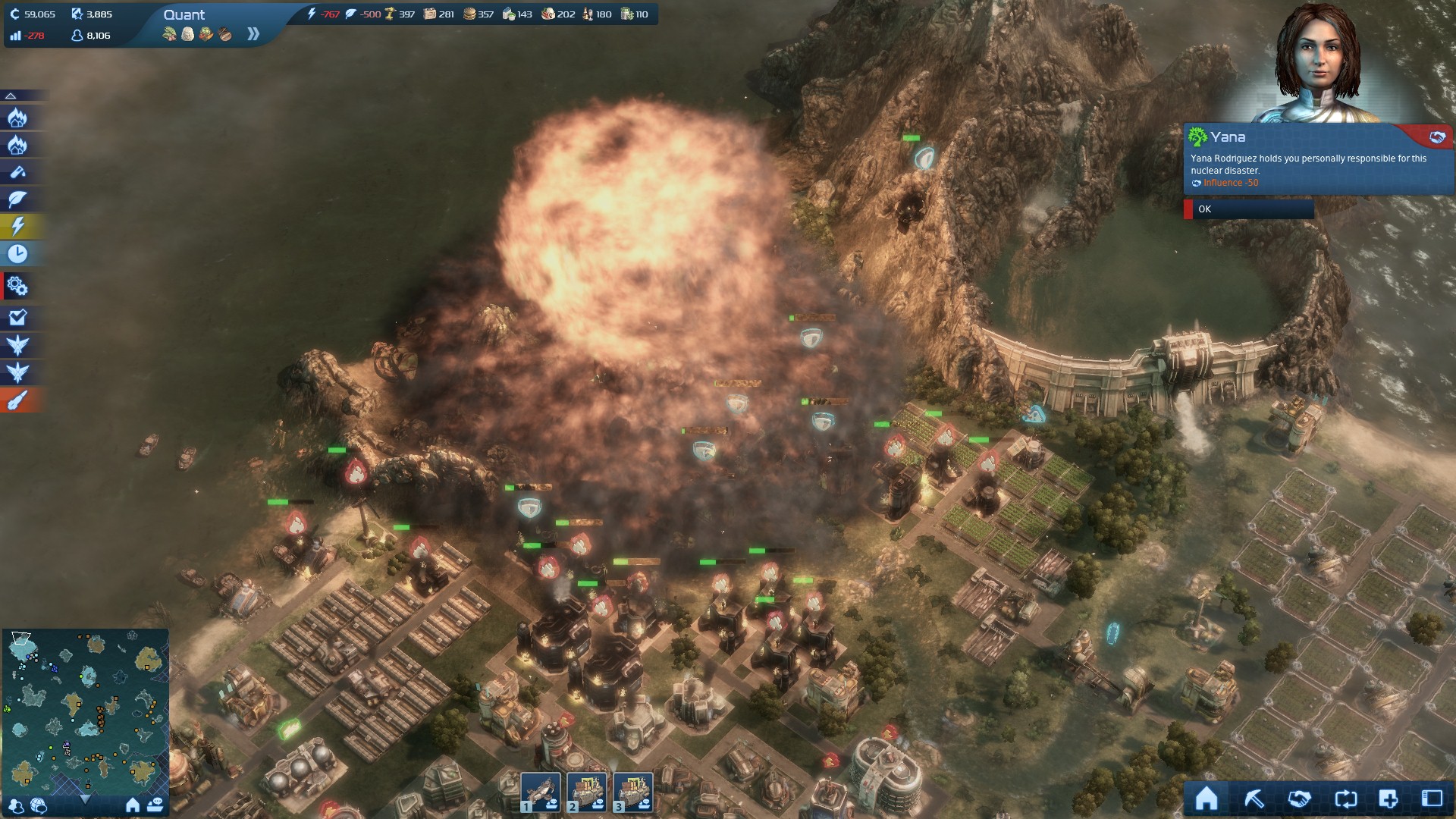
Task: Open the gears notification with red marker
Action: (17, 287)
